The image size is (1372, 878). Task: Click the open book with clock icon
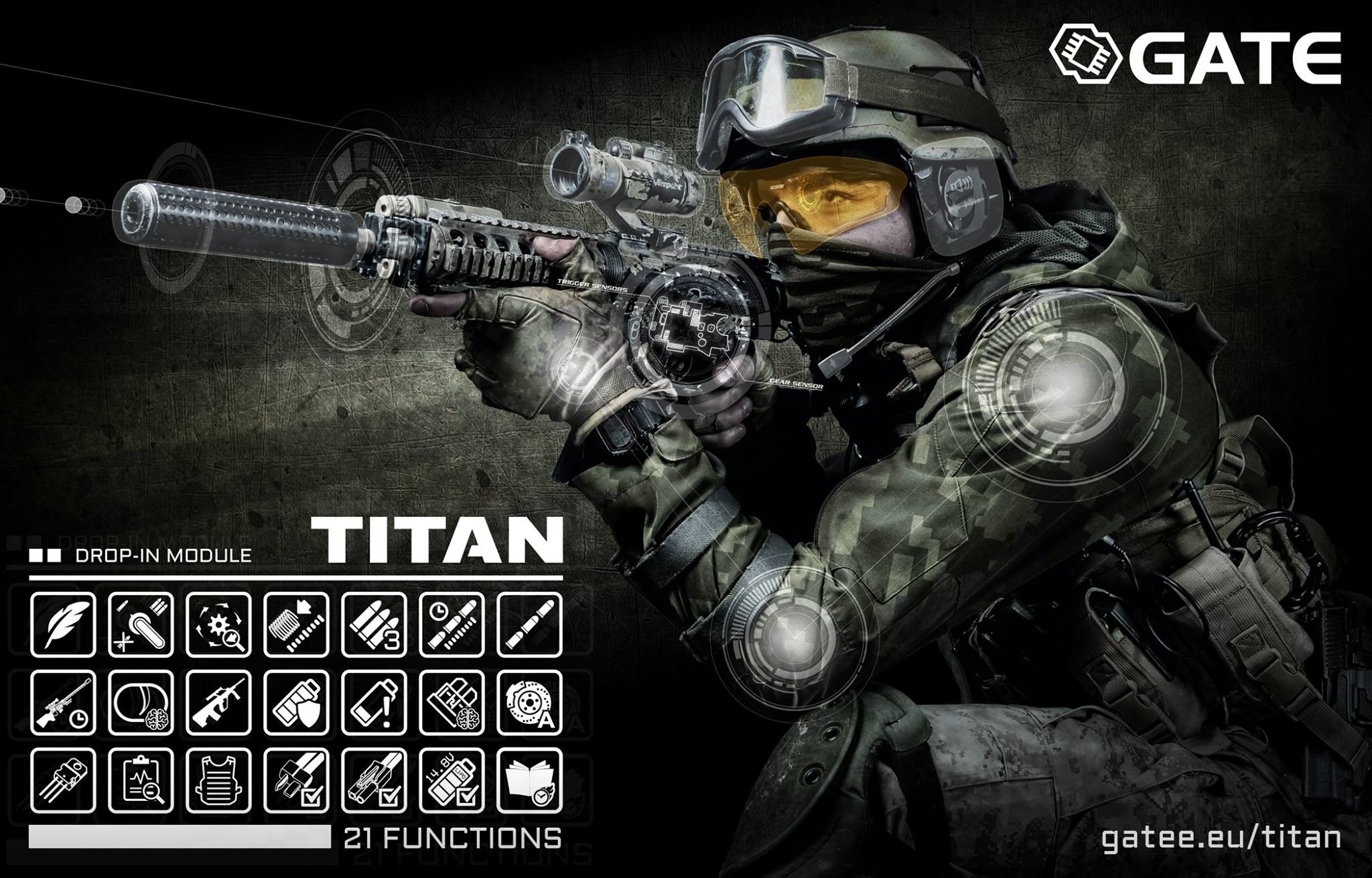coord(530,779)
